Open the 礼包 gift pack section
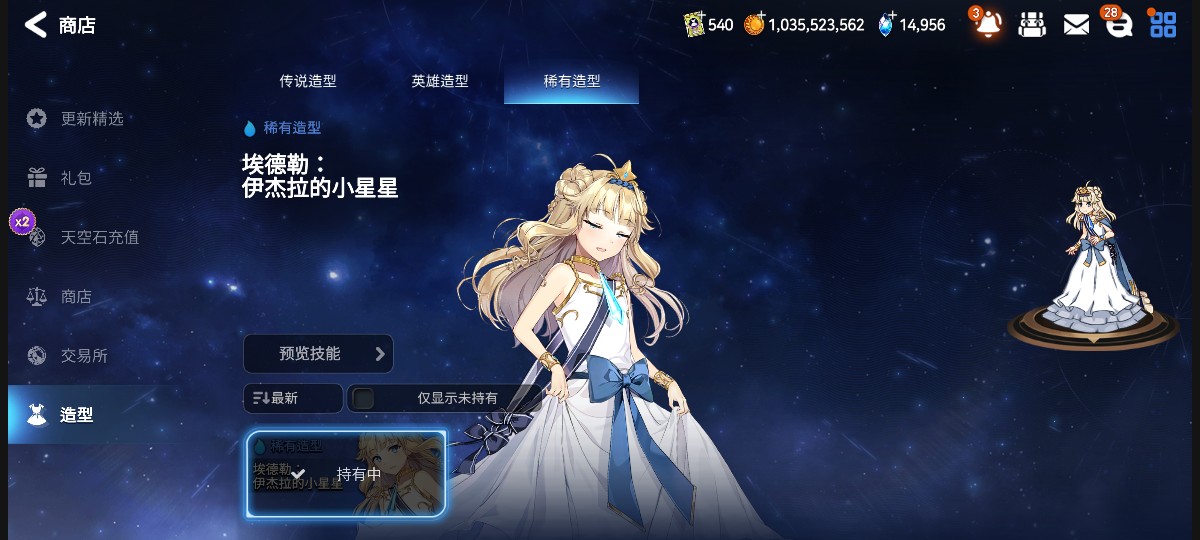The image size is (1200, 540). pyautogui.click(x=76, y=178)
